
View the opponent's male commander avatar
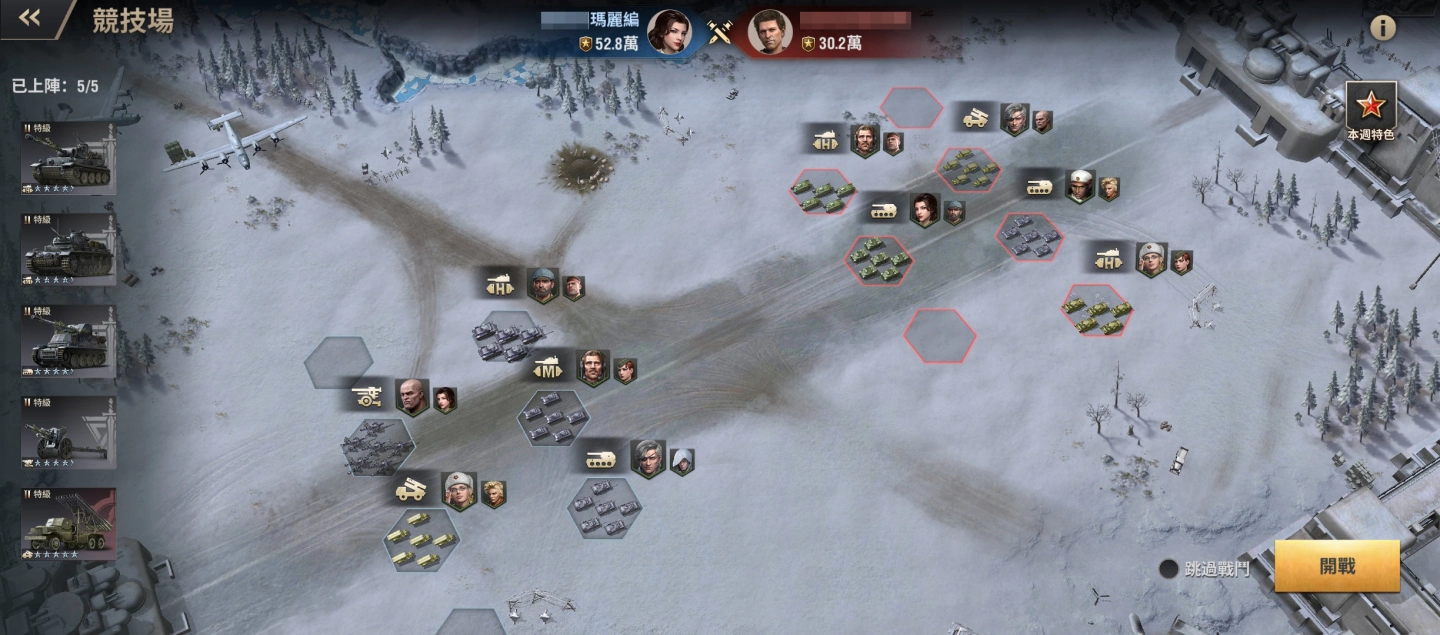point(769,32)
